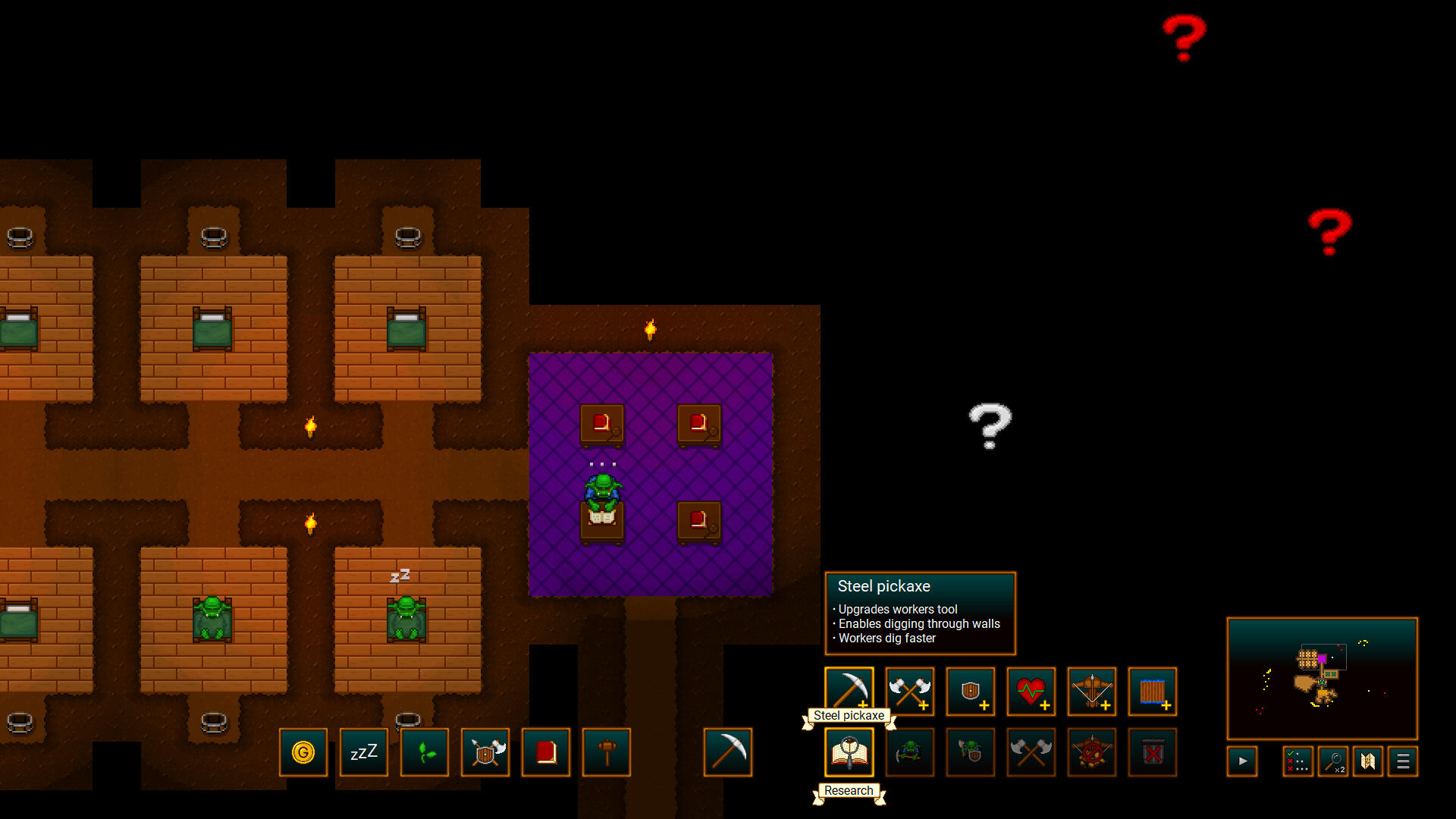Screen dimensions: 1456x819
Task: Select the hammer build tool
Action: click(606, 752)
